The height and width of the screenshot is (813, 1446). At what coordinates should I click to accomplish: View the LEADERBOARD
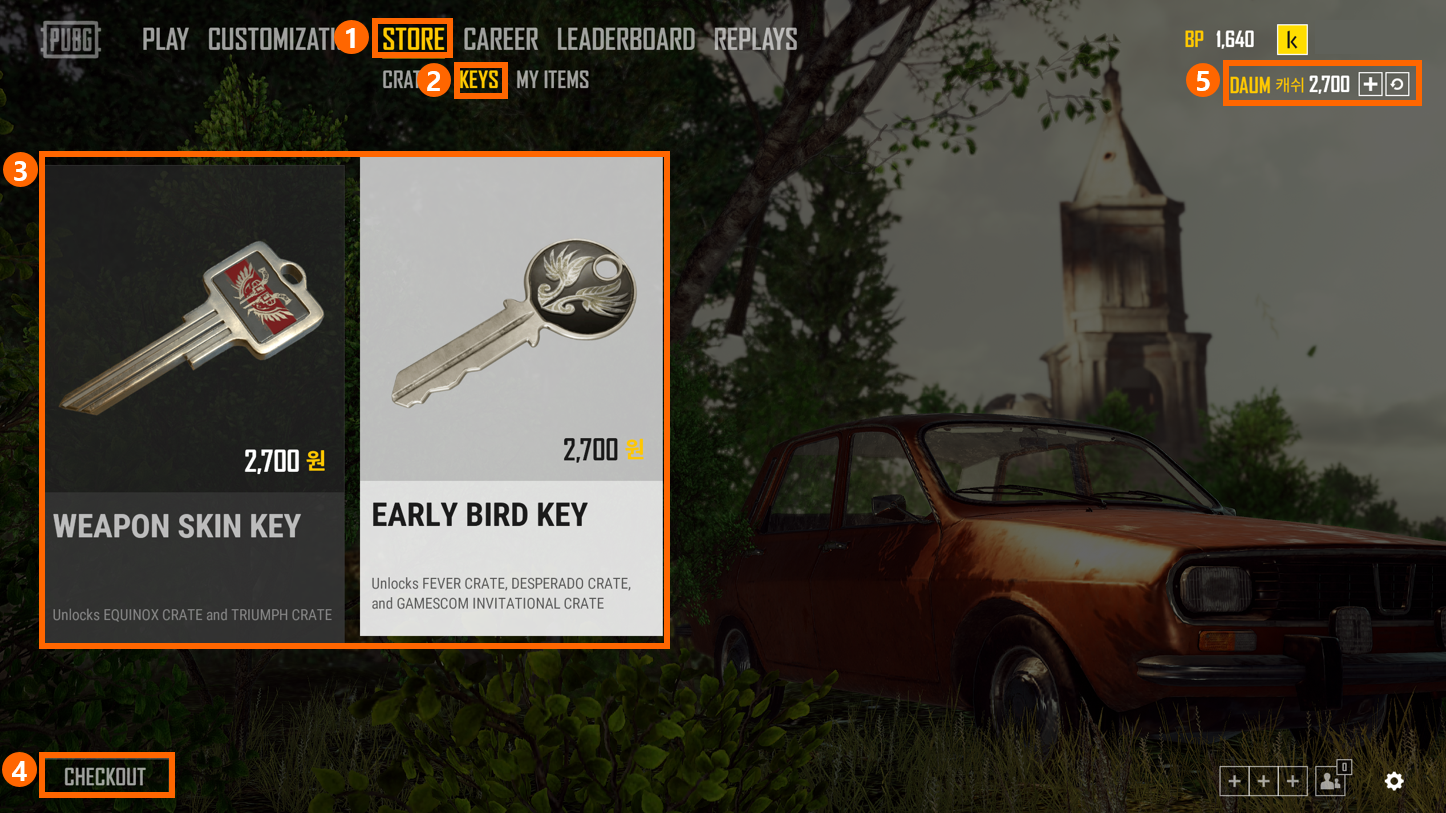click(626, 40)
